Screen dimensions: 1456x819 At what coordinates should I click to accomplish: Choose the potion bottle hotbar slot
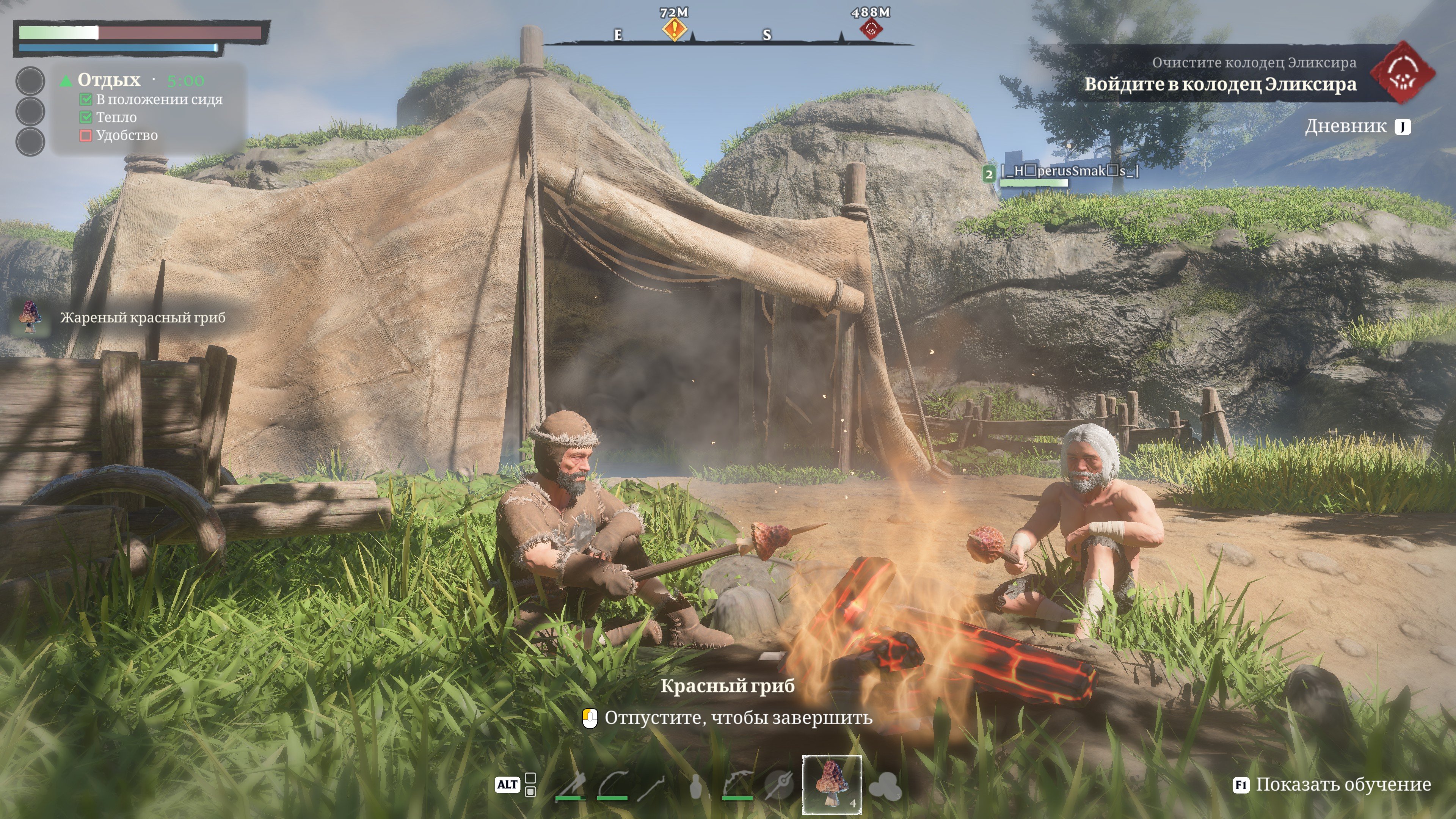tap(696, 785)
